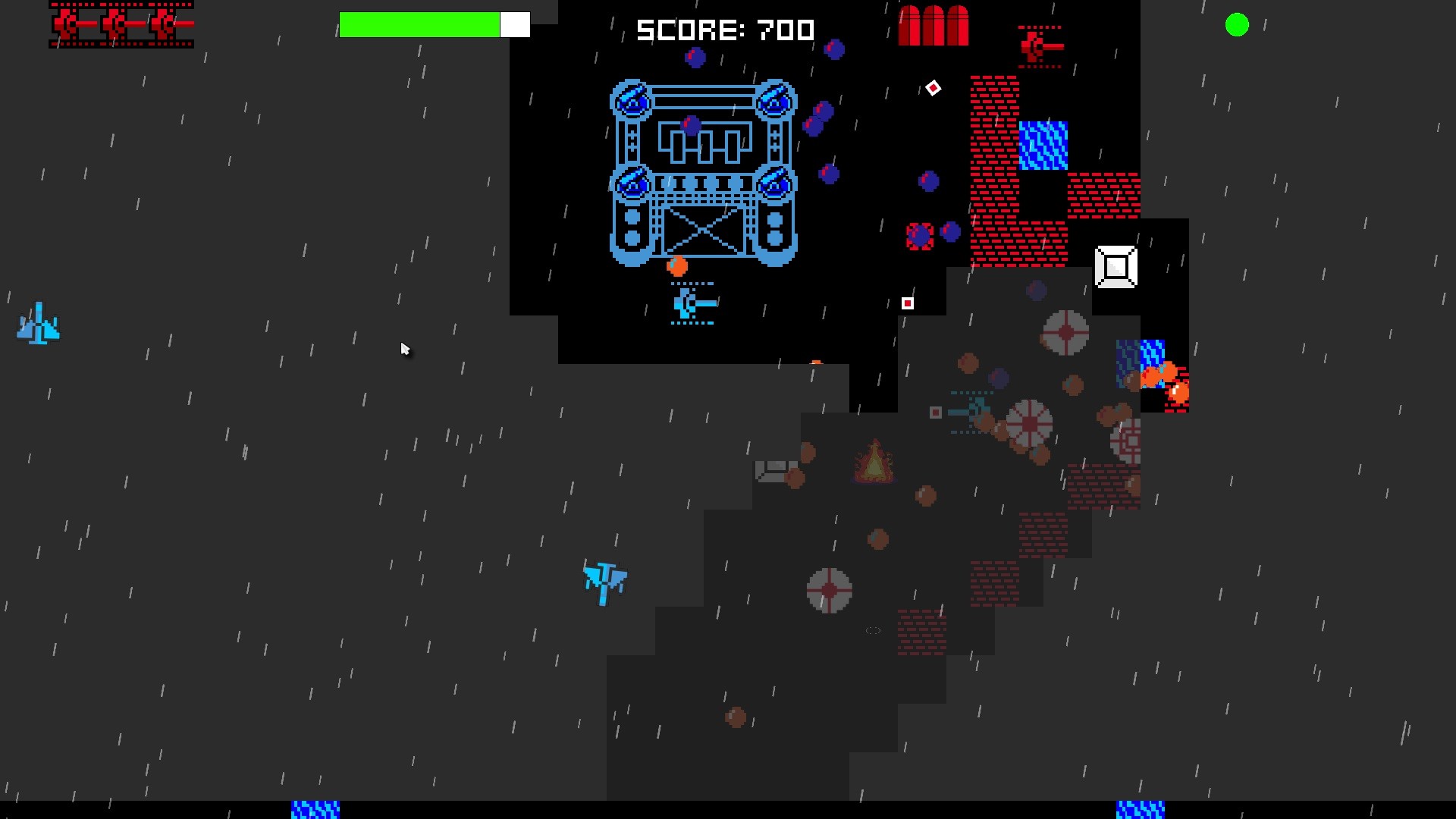Viewport: 1456px width, 819px height.
Task: Click the blue water tile patch at bottom
Action: click(315, 811)
